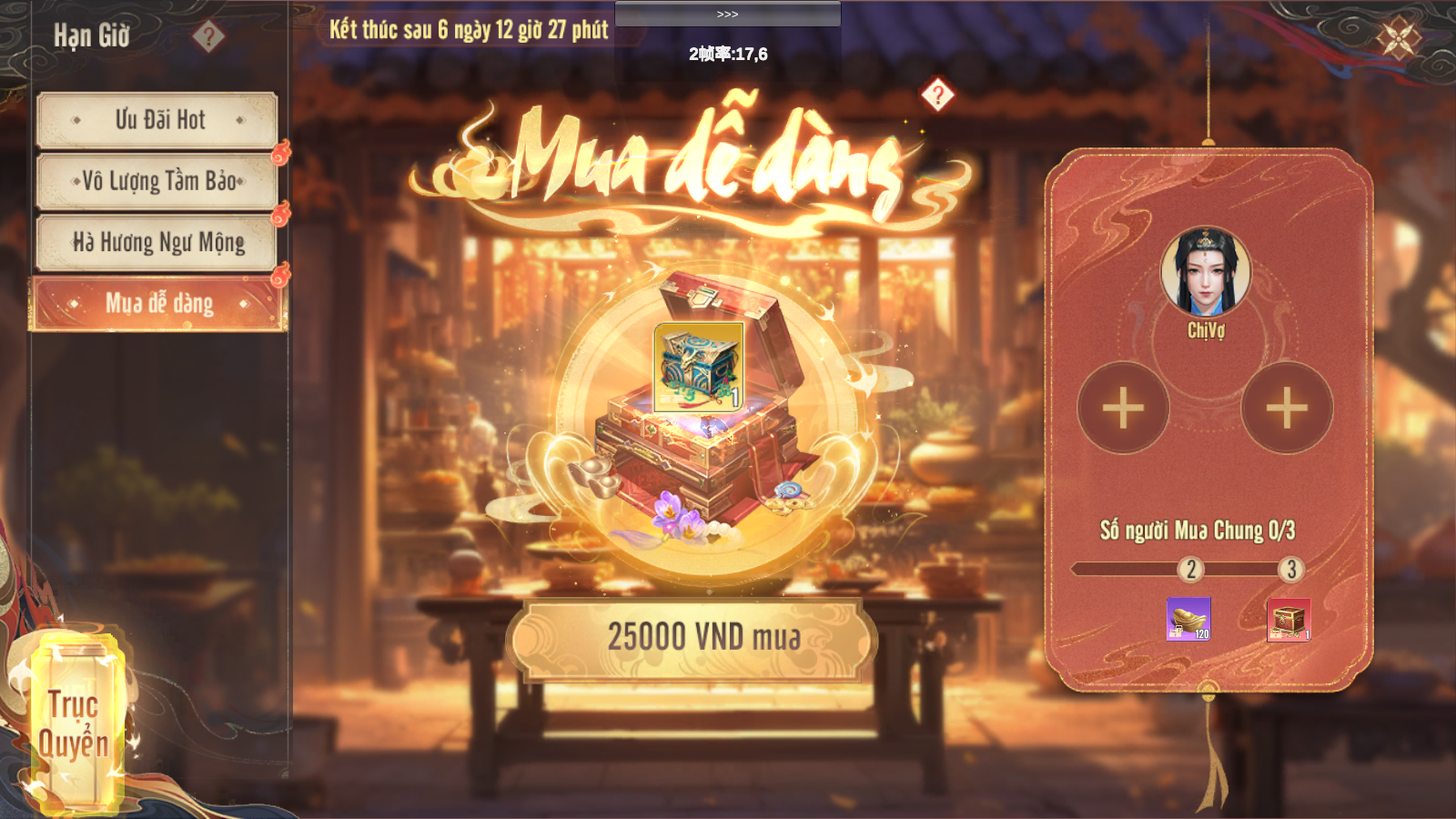View the gold ingot reward for 2 buyers
Screen dimensions: 1456x819
tap(1188, 619)
